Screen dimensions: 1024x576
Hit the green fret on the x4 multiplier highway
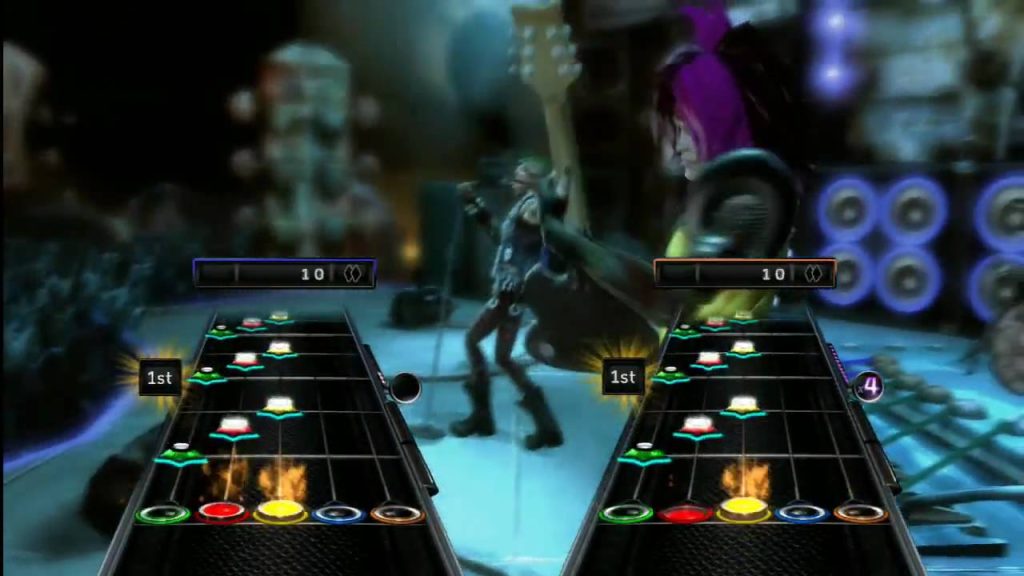pos(626,513)
